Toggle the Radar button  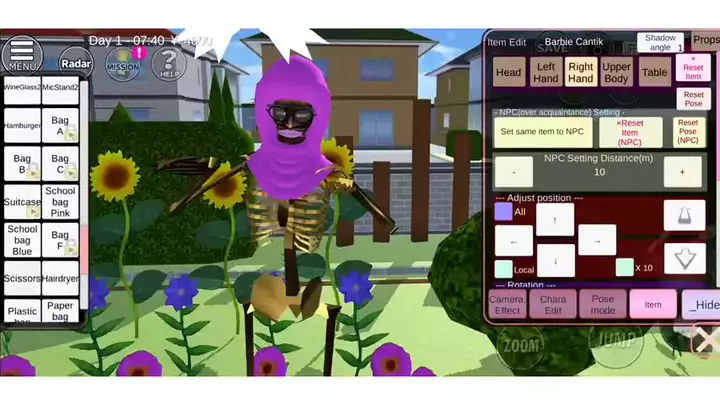pos(76,63)
